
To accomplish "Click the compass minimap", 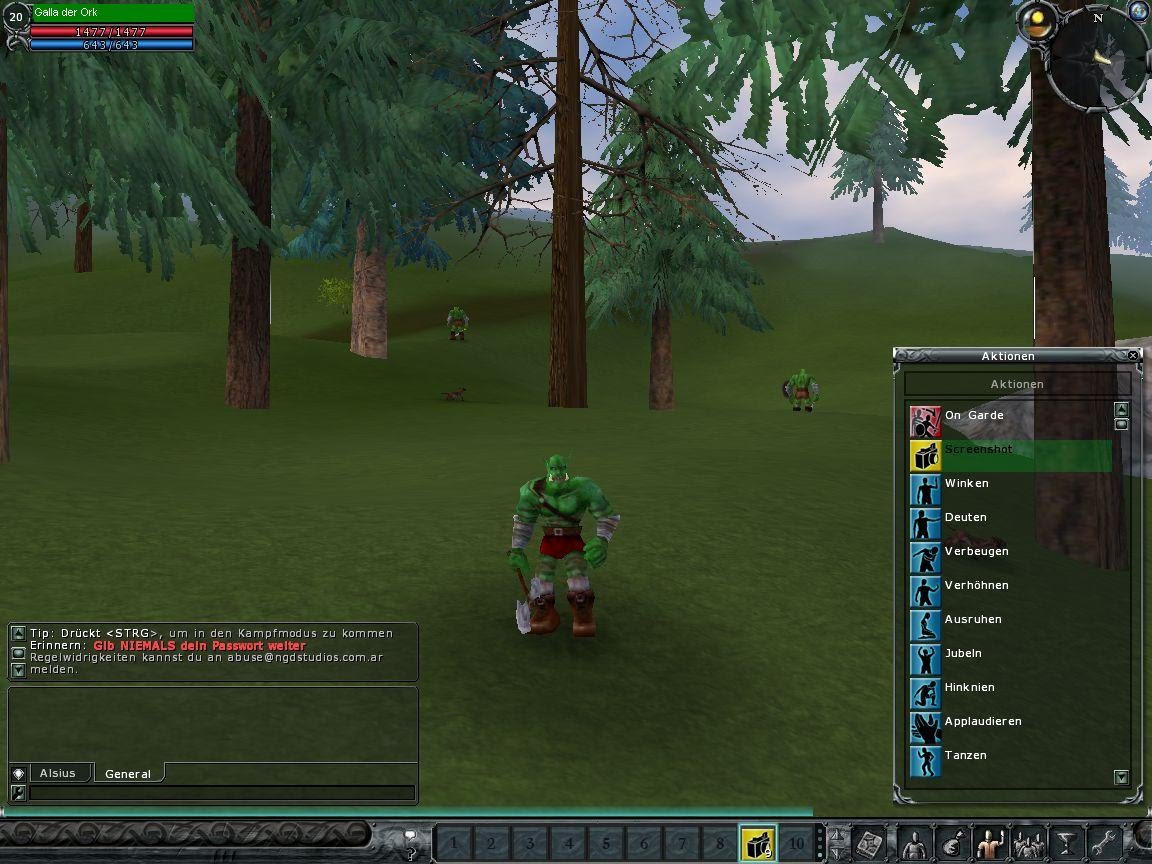I will (x=1097, y=56).
